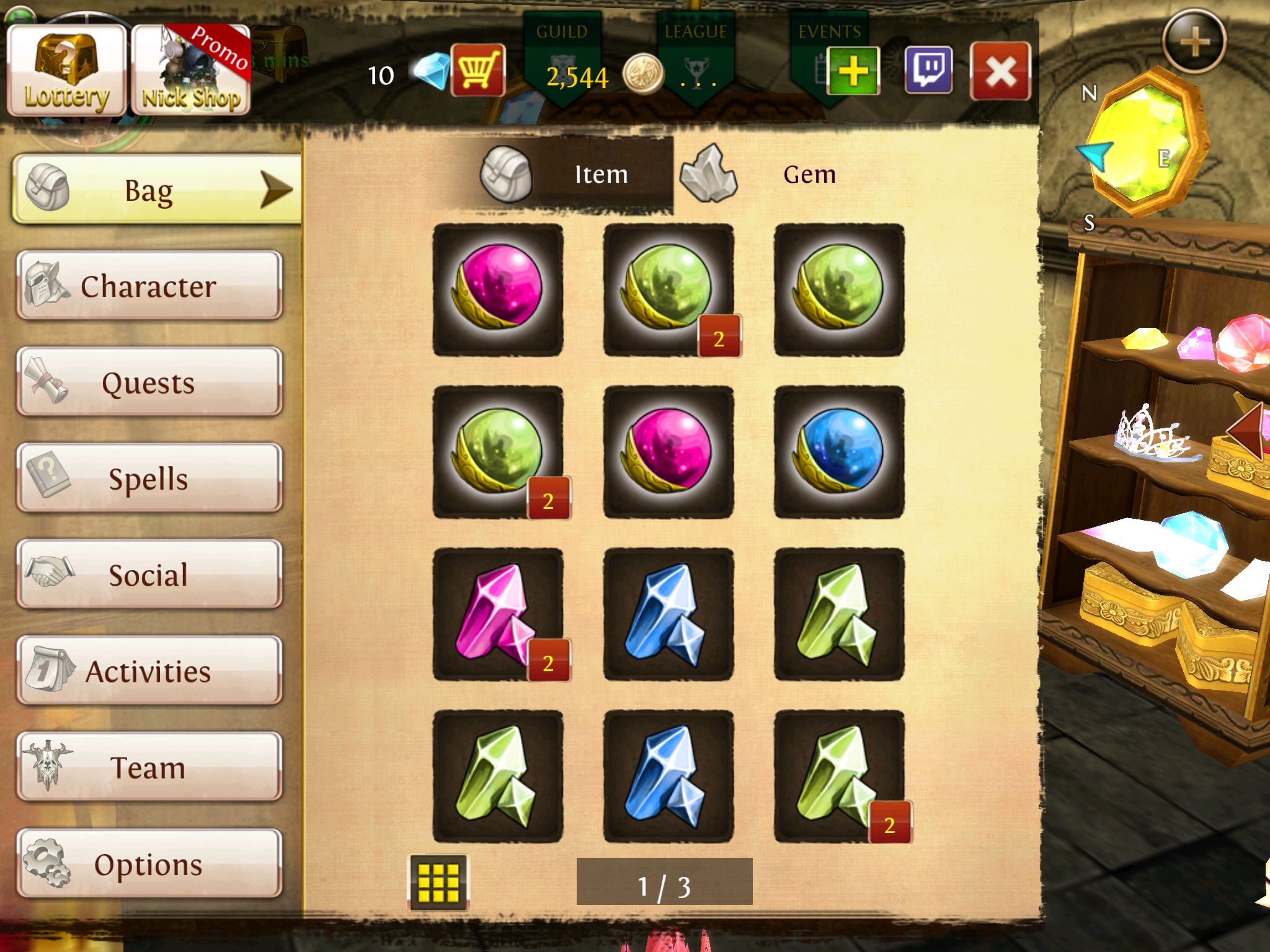Open the Social menu

(149, 574)
